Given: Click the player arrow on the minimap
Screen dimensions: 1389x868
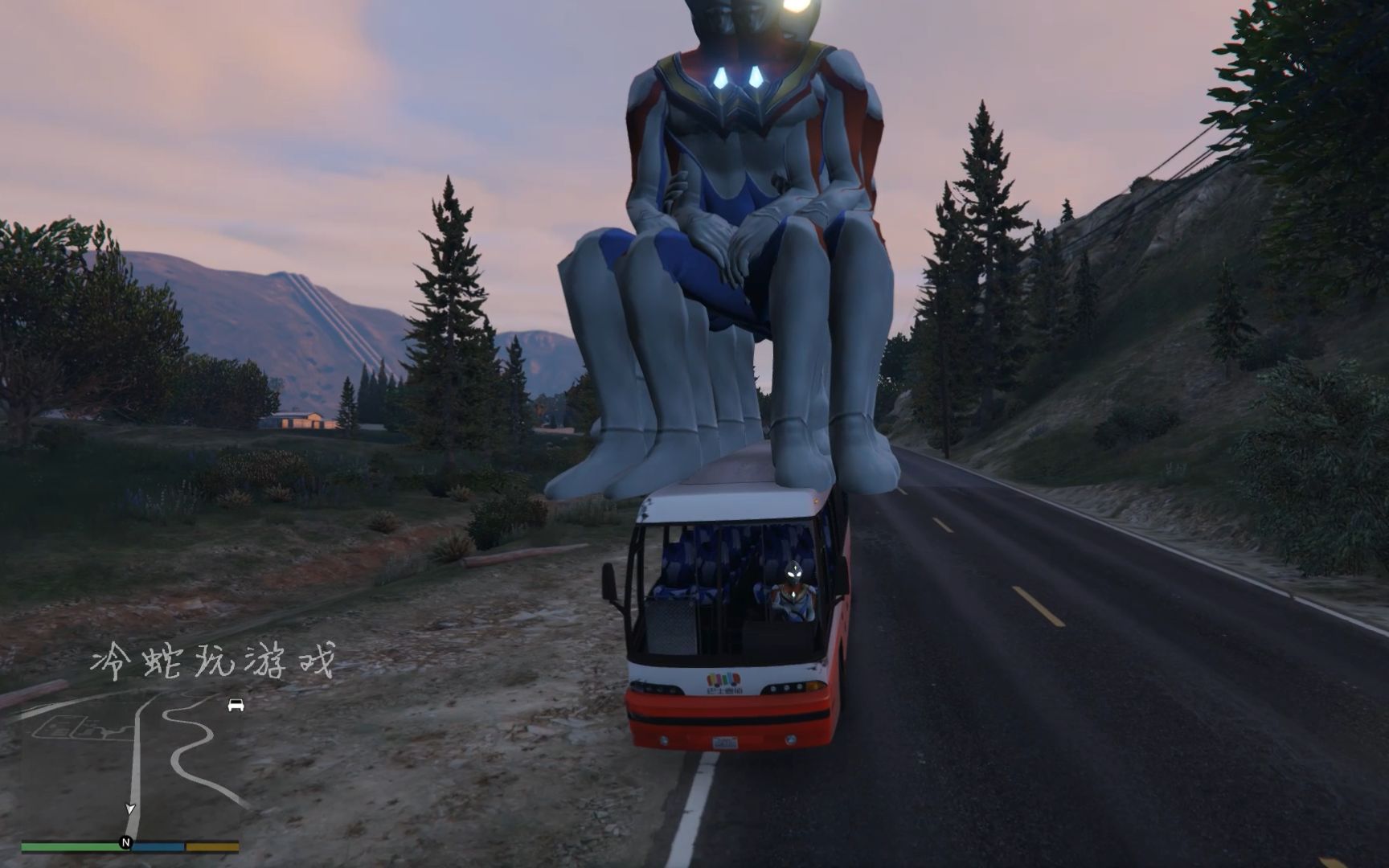Looking at the screenshot, I should pyautogui.click(x=130, y=809).
